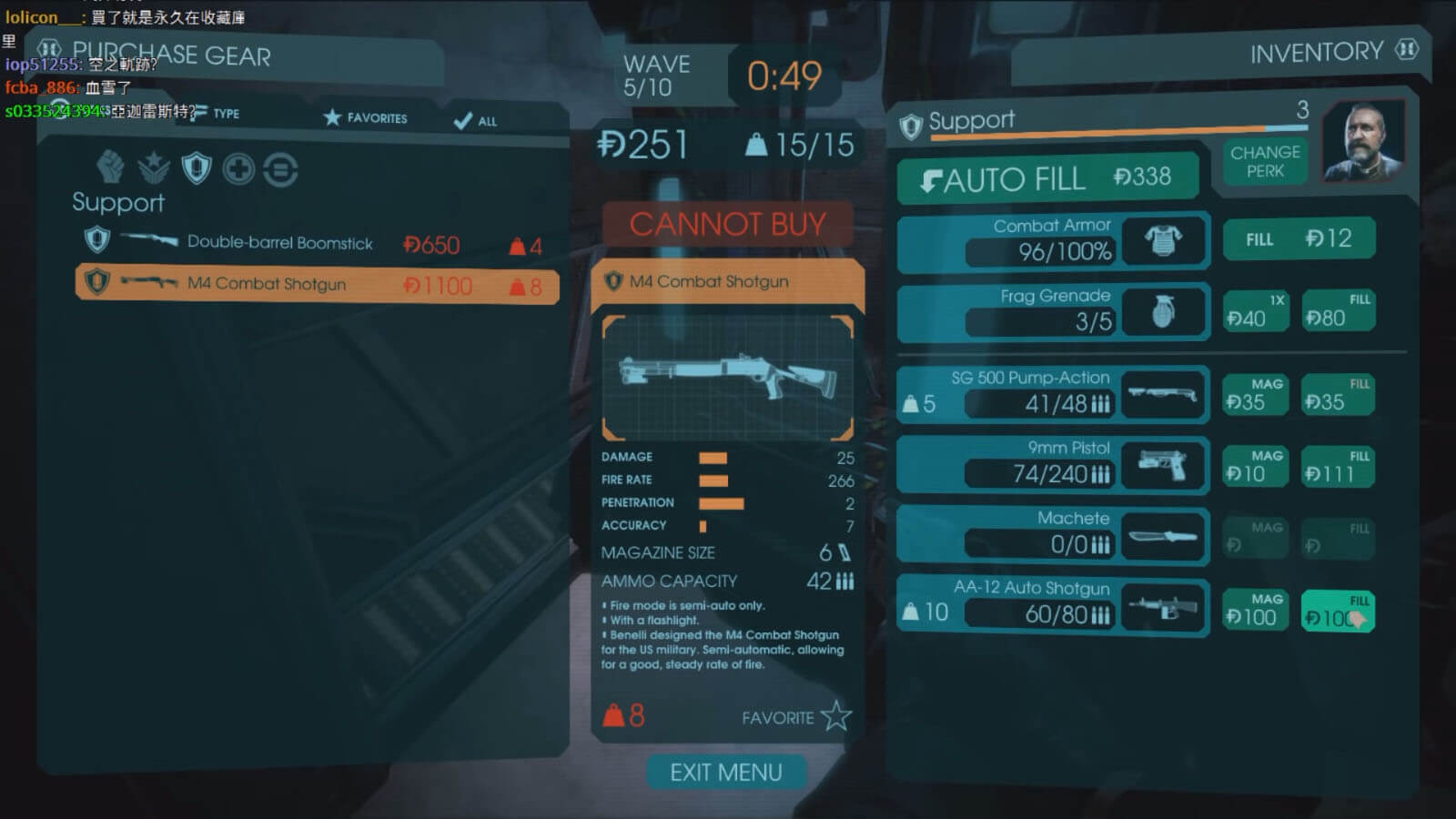Buy a 9mm Pistol magazine
The width and height of the screenshot is (1456, 819).
[1256, 467]
